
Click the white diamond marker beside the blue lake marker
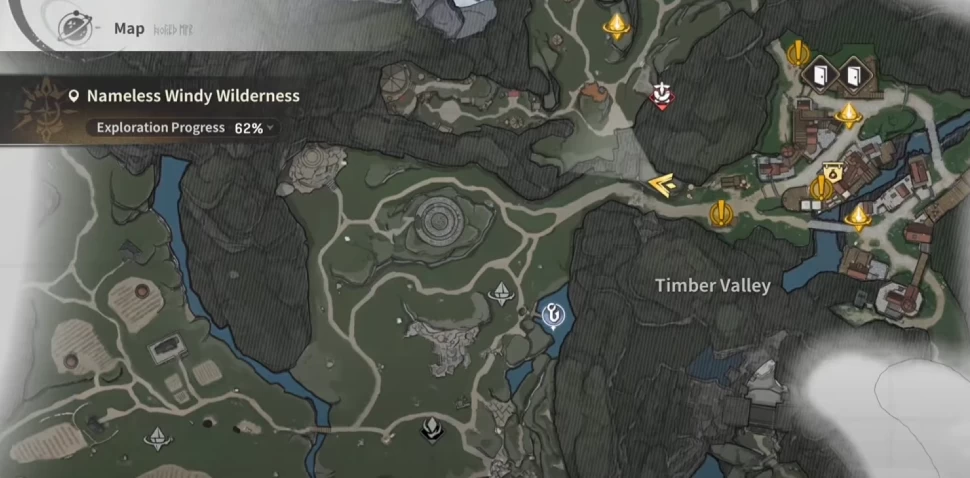point(502,293)
